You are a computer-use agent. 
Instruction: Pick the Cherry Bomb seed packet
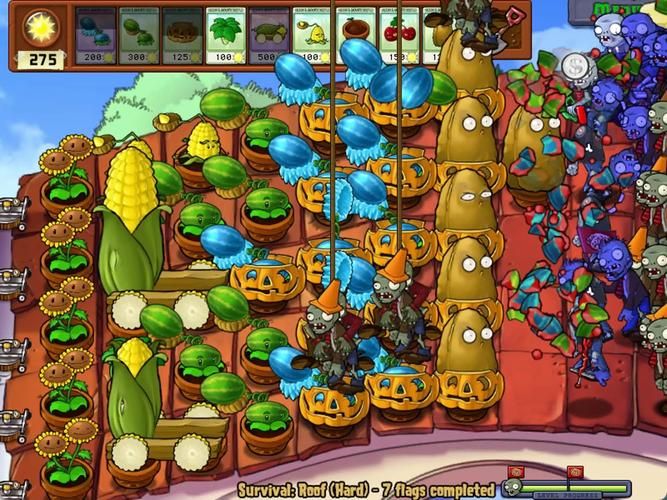[x=399, y=37]
